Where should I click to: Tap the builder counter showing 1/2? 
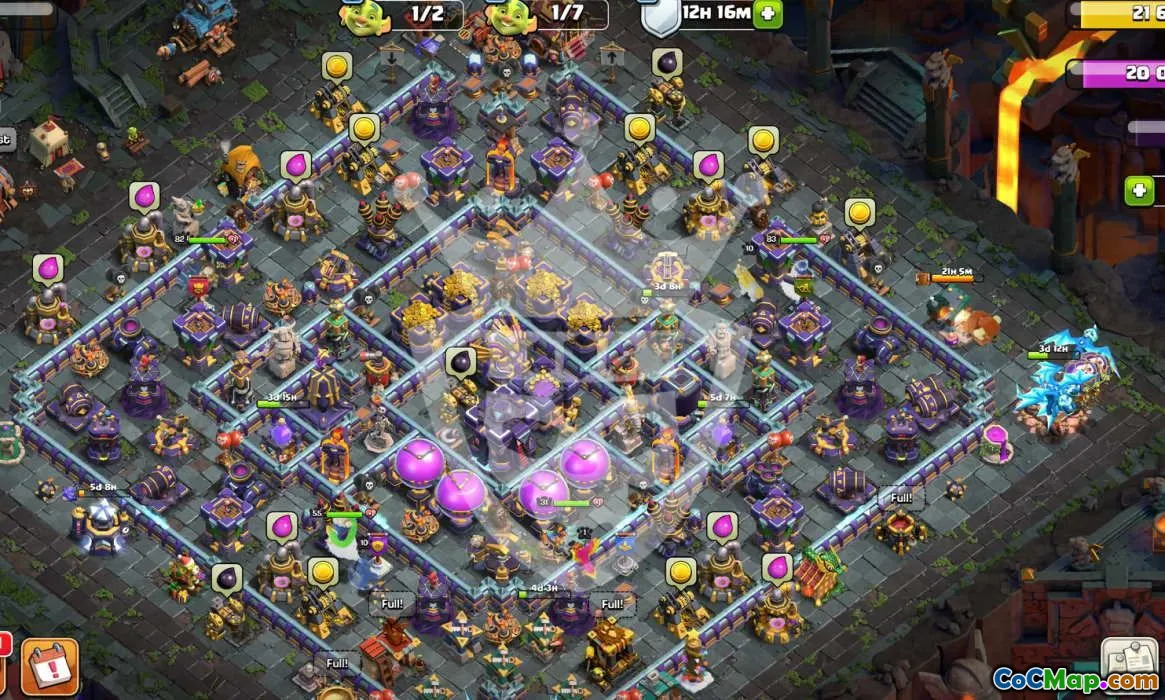pos(403,14)
